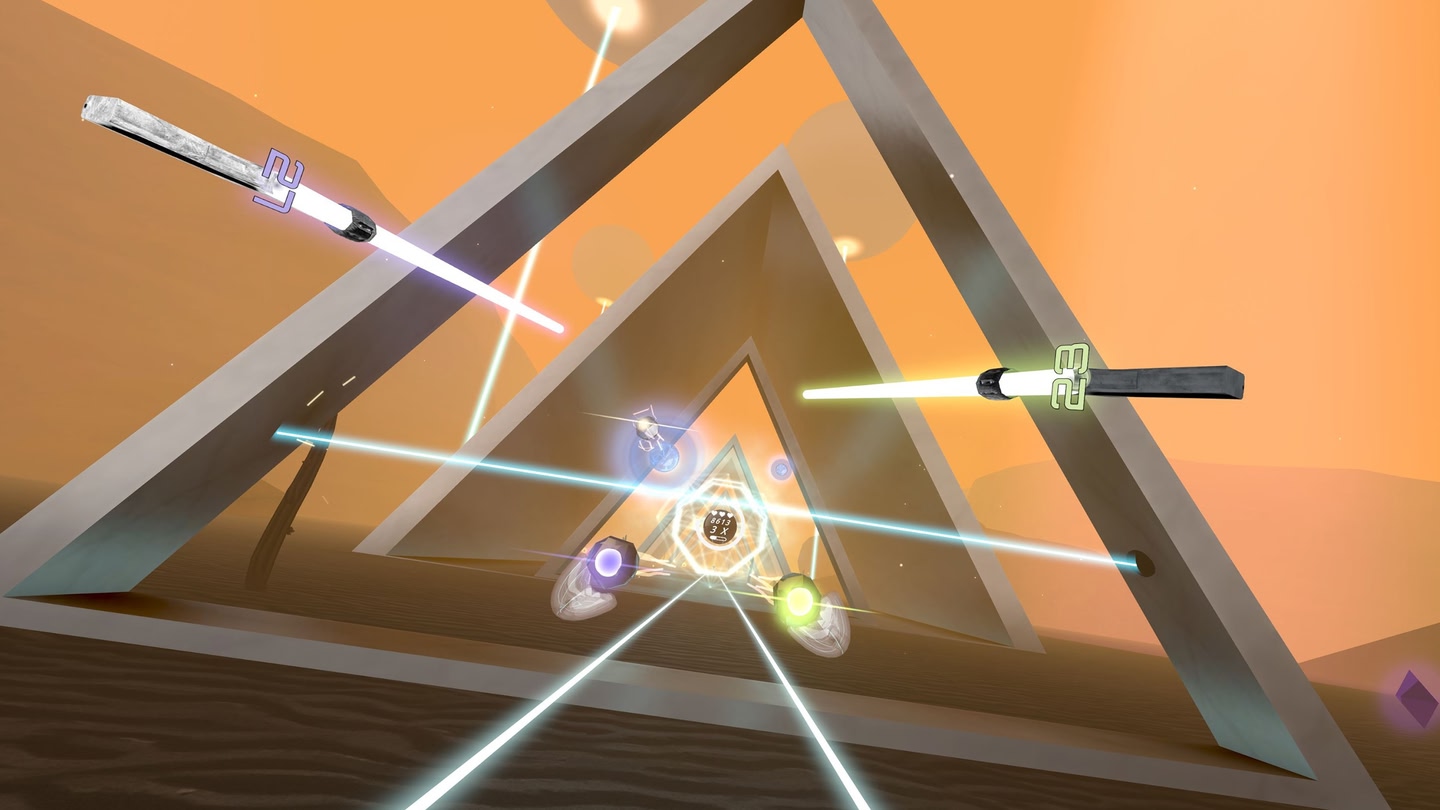Click the score readout showing 8613
This screenshot has width=1440, height=810.
[721, 521]
